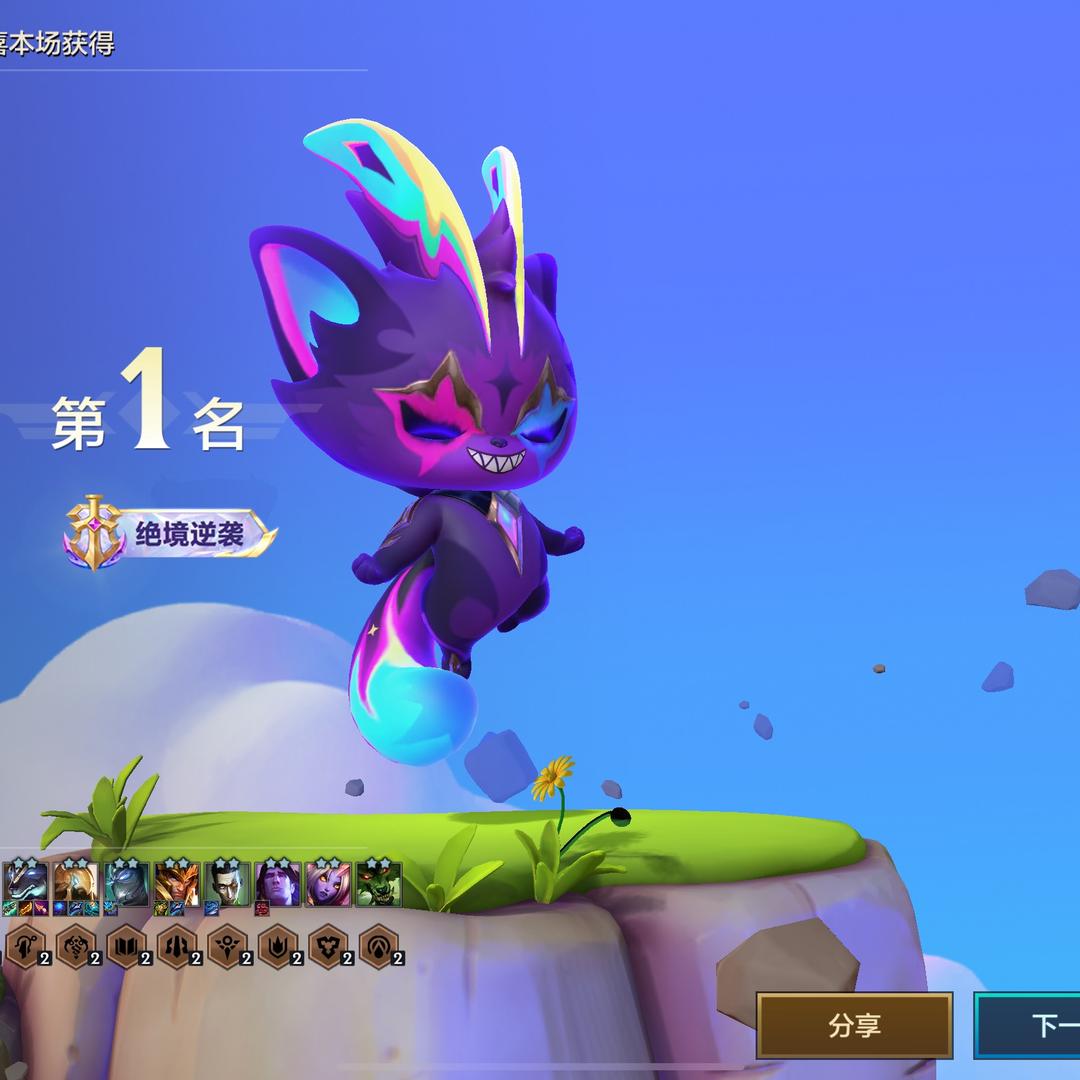Inspect the shield emblem trait badge
Image resolution: width=1080 pixels, height=1080 pixels.
327,946
